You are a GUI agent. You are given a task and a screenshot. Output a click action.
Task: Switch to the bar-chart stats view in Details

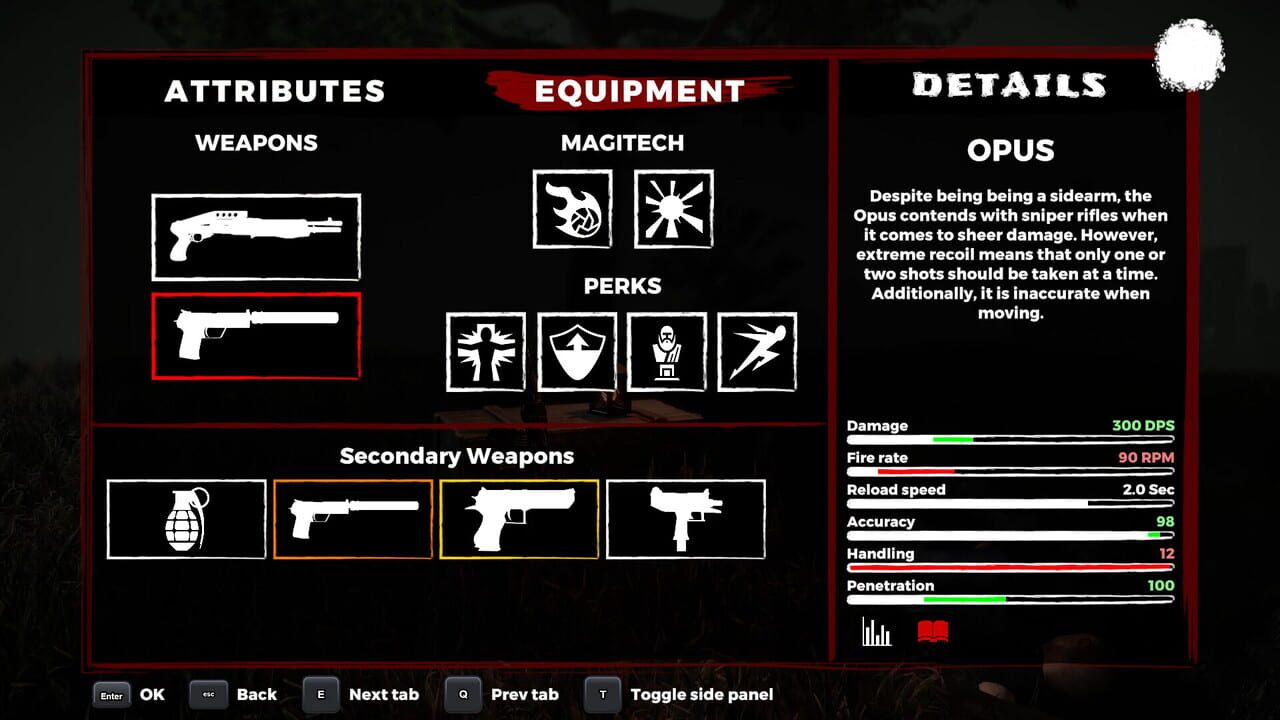874,629
